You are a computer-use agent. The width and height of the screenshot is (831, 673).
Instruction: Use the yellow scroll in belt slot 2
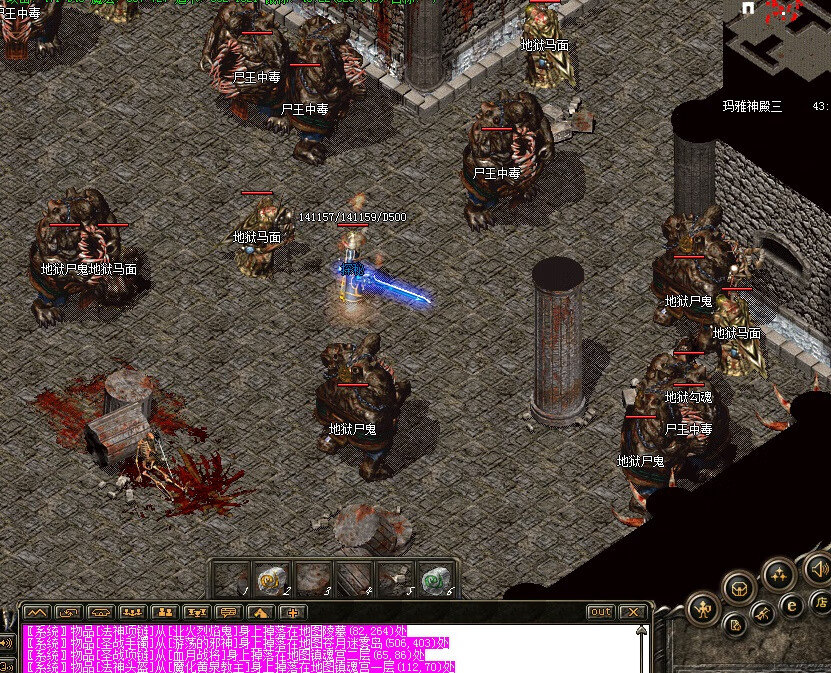coord(273,578)
